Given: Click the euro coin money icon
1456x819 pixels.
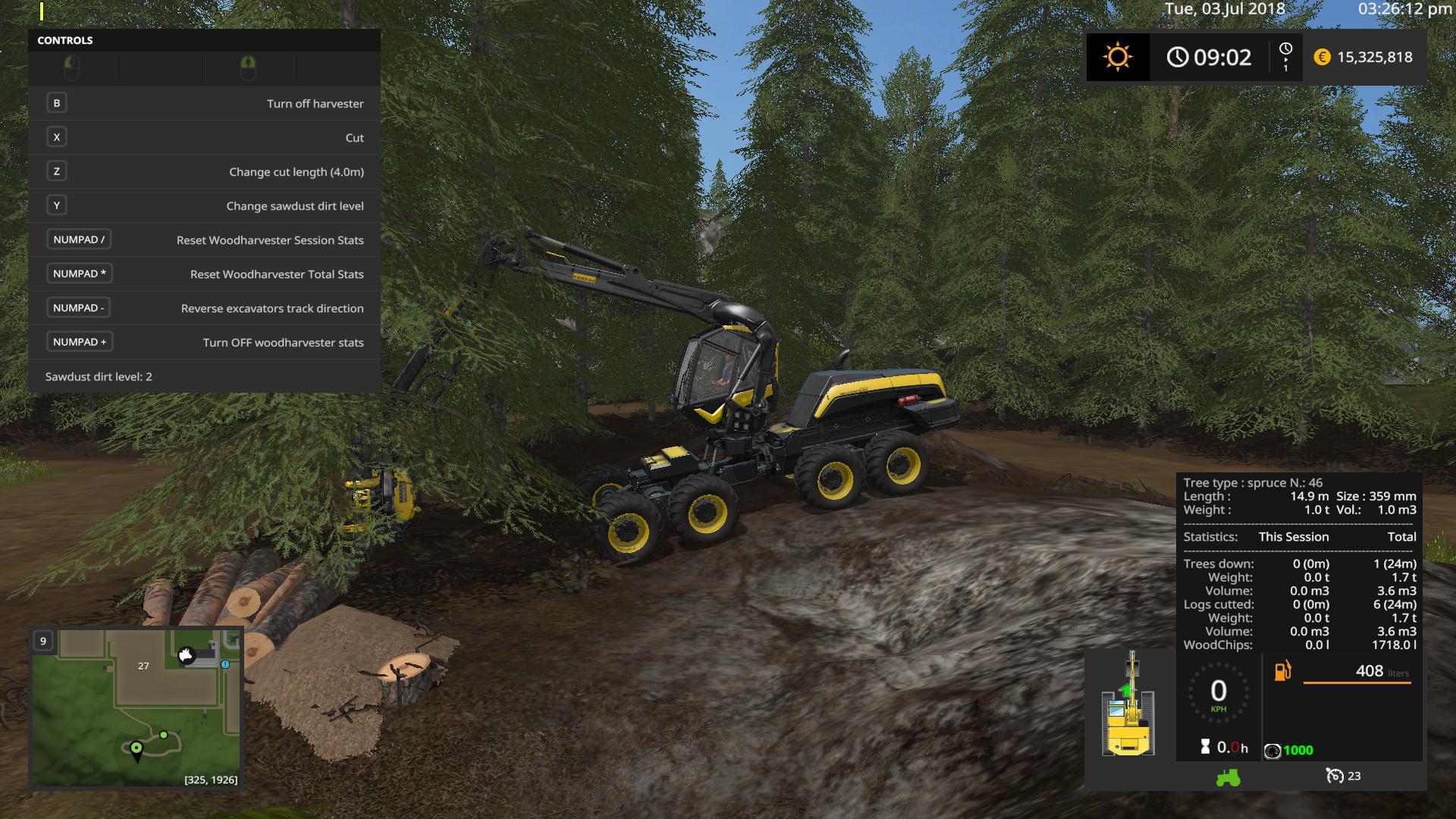Looking at the screenshot, I should (x=1322, y=57).
